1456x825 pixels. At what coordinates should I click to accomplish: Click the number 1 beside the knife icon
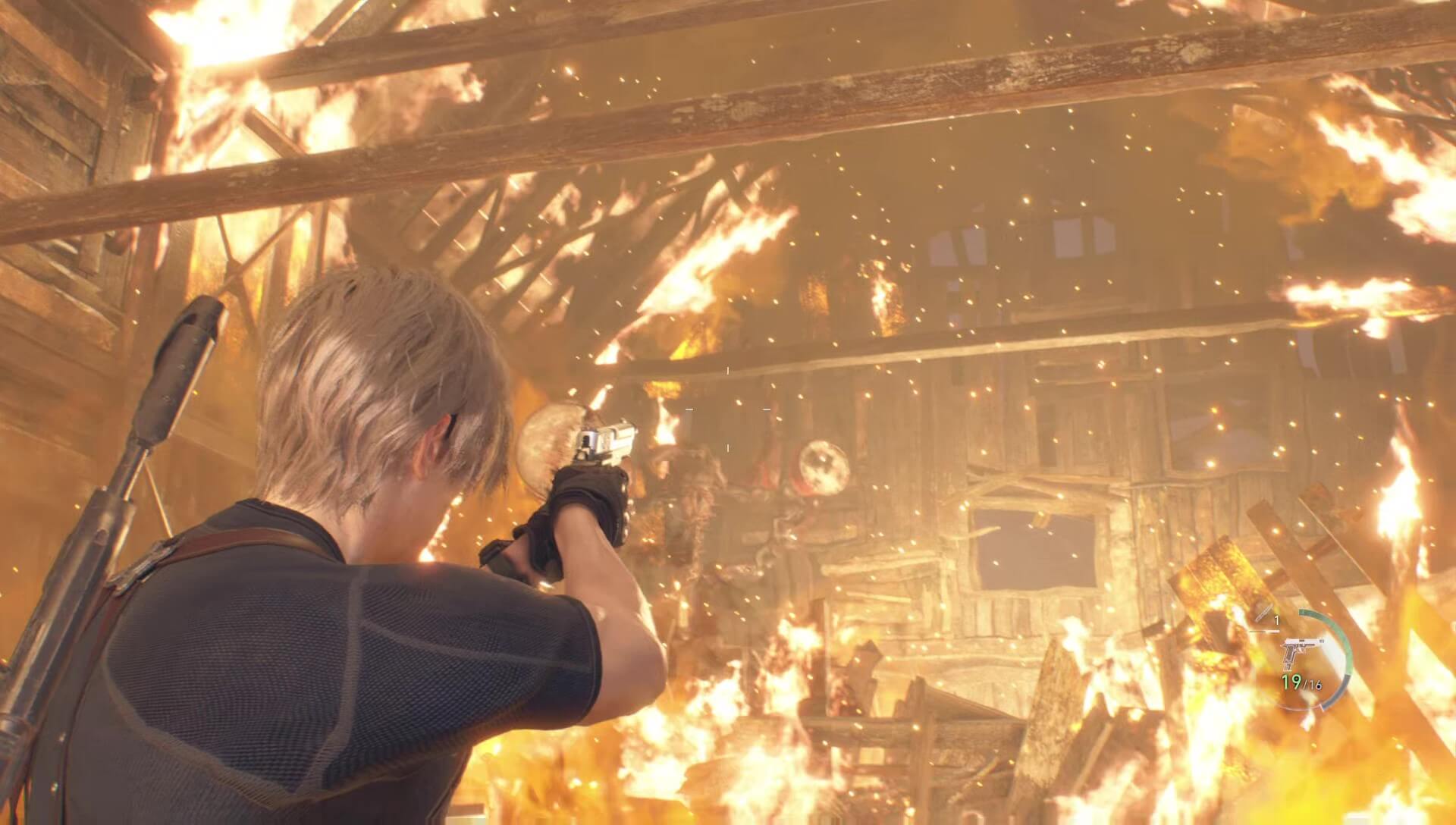tap(1277, 620)
